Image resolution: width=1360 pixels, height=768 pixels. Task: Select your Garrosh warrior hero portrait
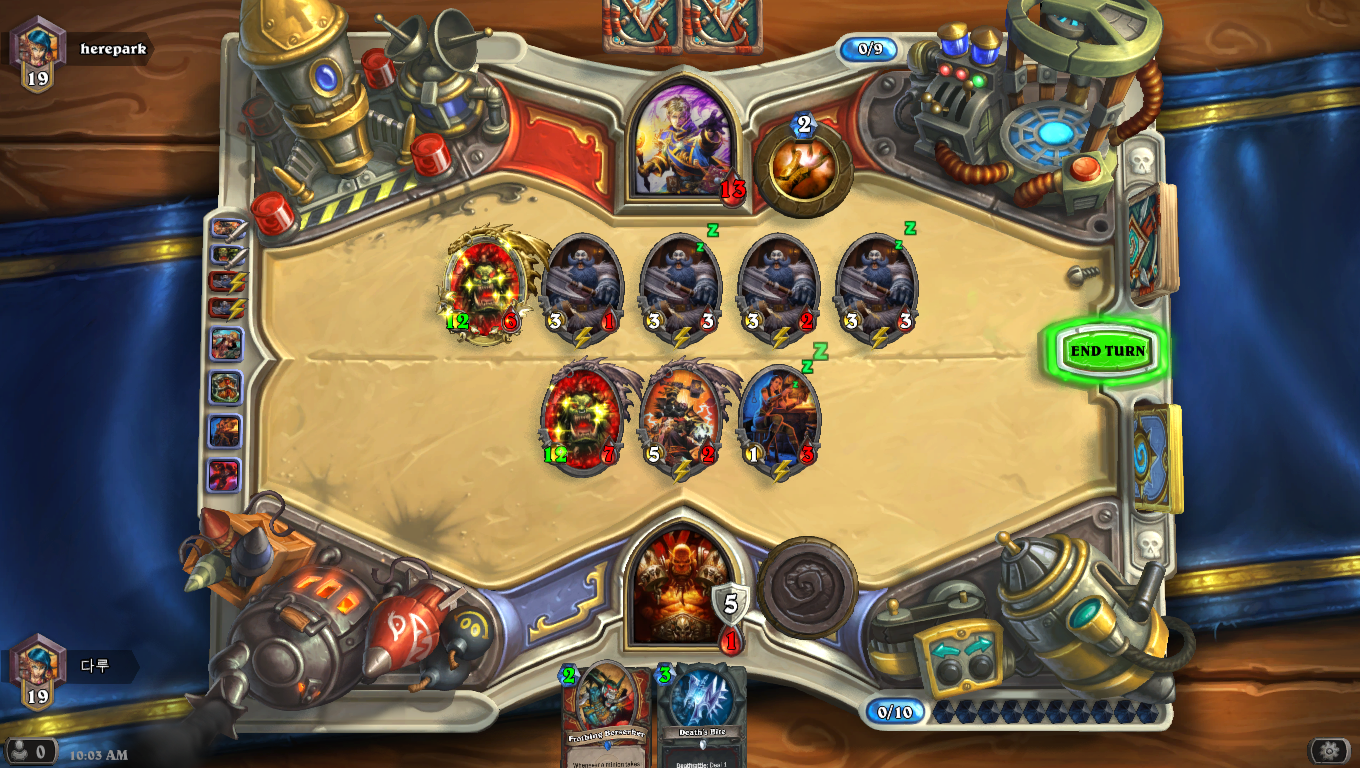point(682,583)
